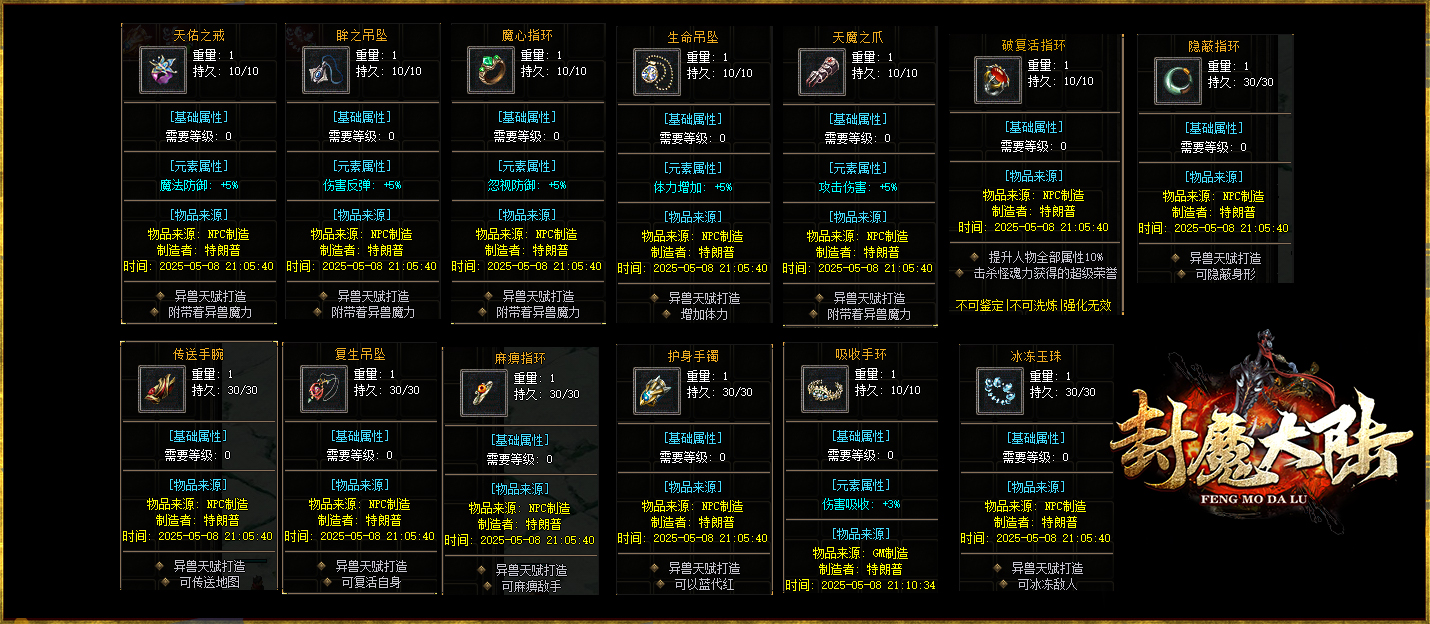Viewport: 1430px width, 624px height.
Task: Select the 破复活指环 red-gem ring icon
Action: (x=998, y=80)
